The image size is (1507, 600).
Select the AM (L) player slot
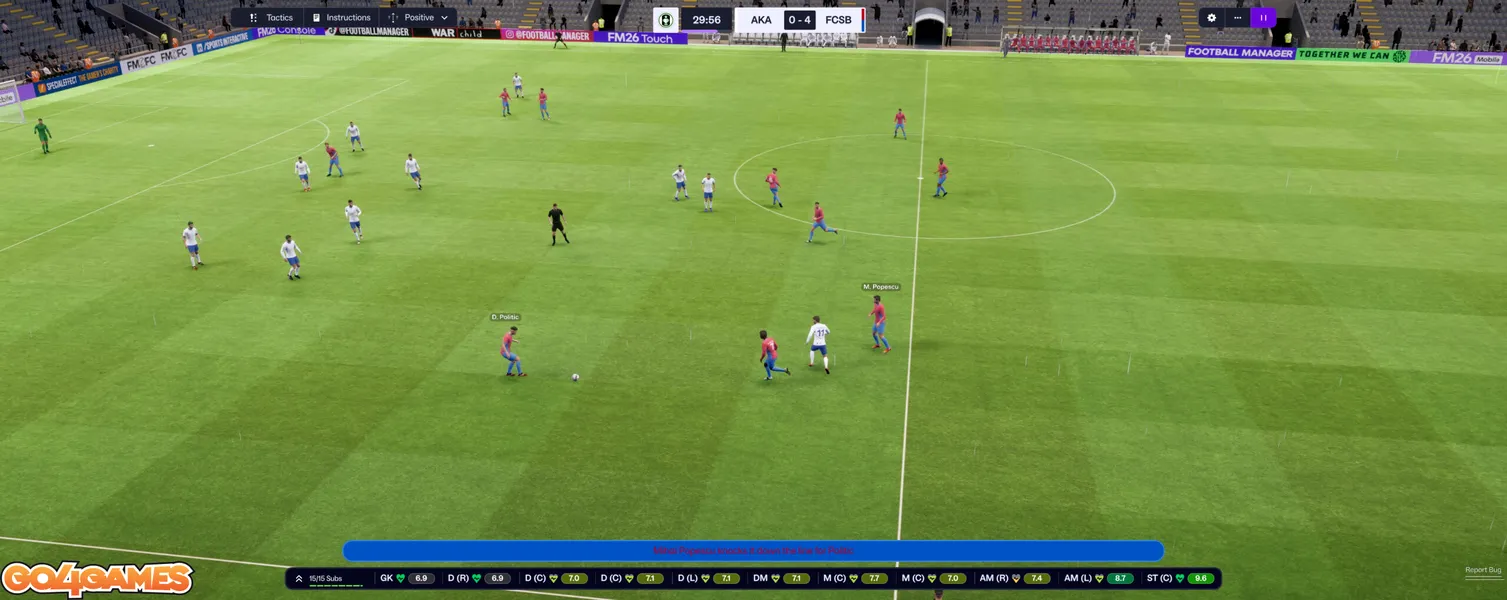[x=1097, y=578]
